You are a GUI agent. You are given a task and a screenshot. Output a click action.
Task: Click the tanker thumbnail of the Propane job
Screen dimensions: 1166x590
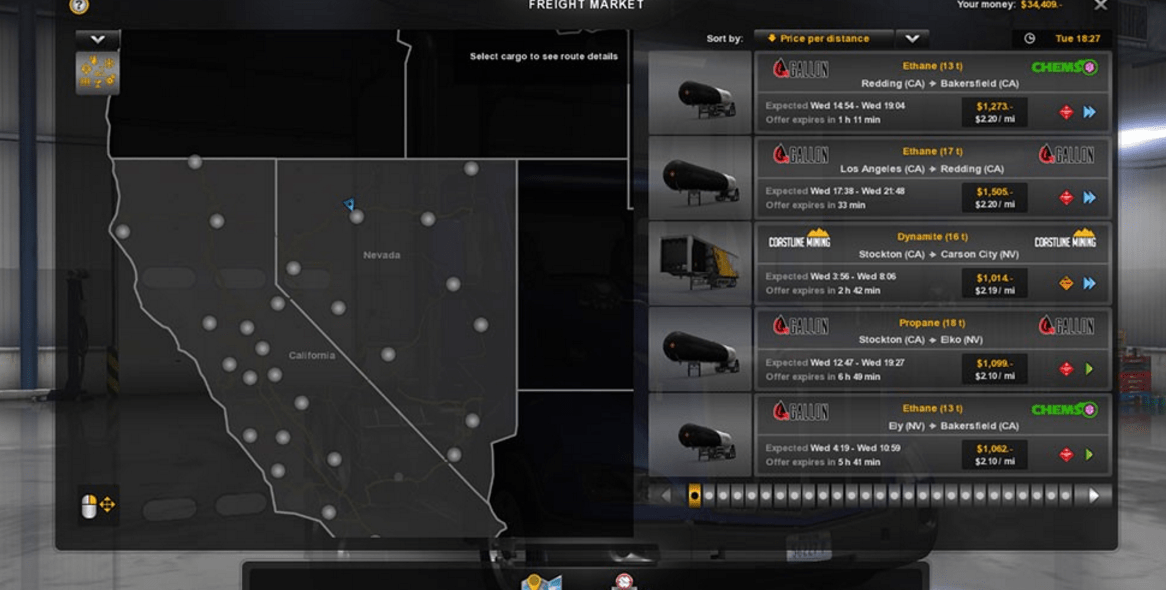700,349
